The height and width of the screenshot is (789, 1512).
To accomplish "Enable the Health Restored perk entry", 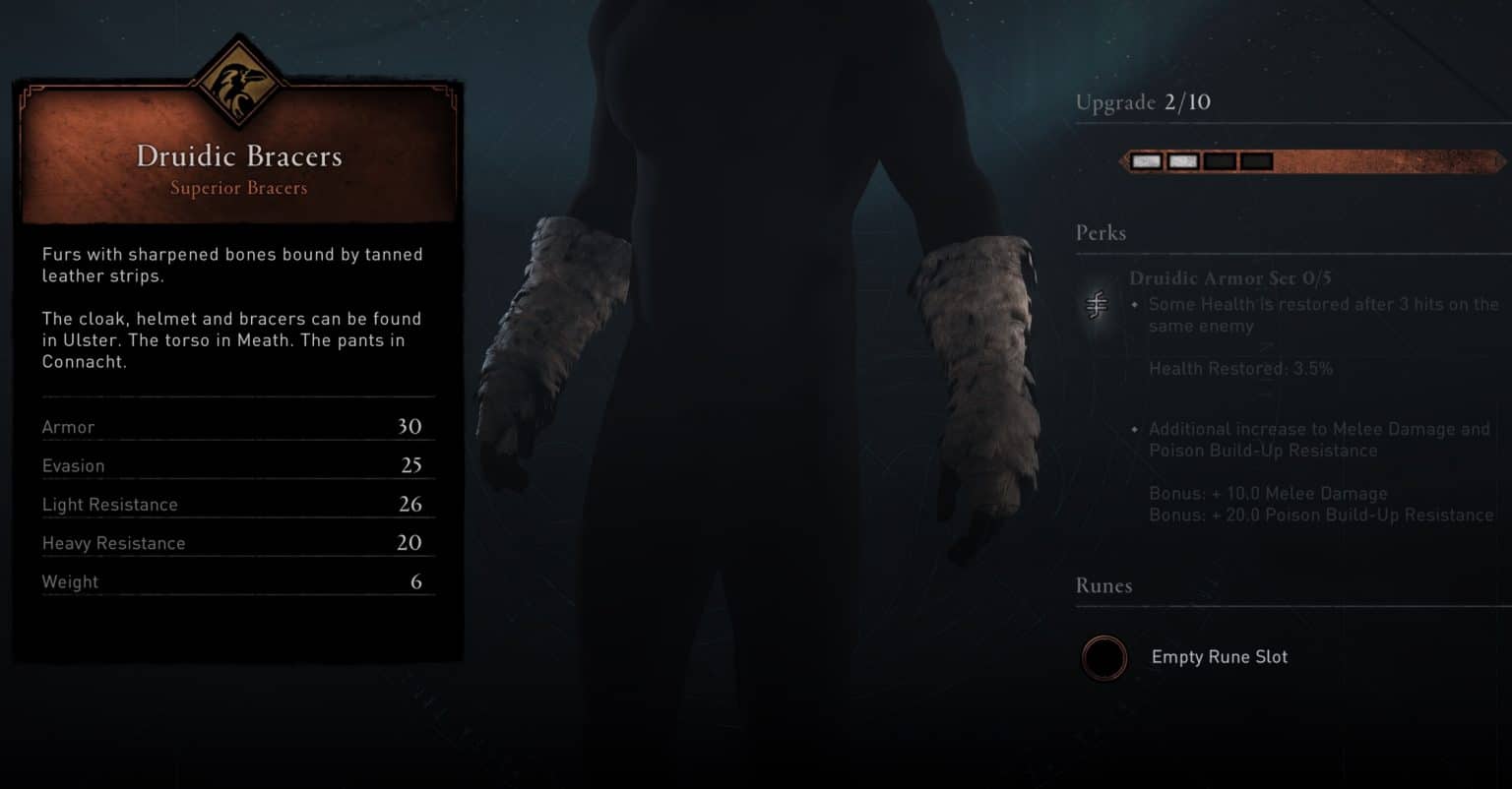I will click(1241, 368).
